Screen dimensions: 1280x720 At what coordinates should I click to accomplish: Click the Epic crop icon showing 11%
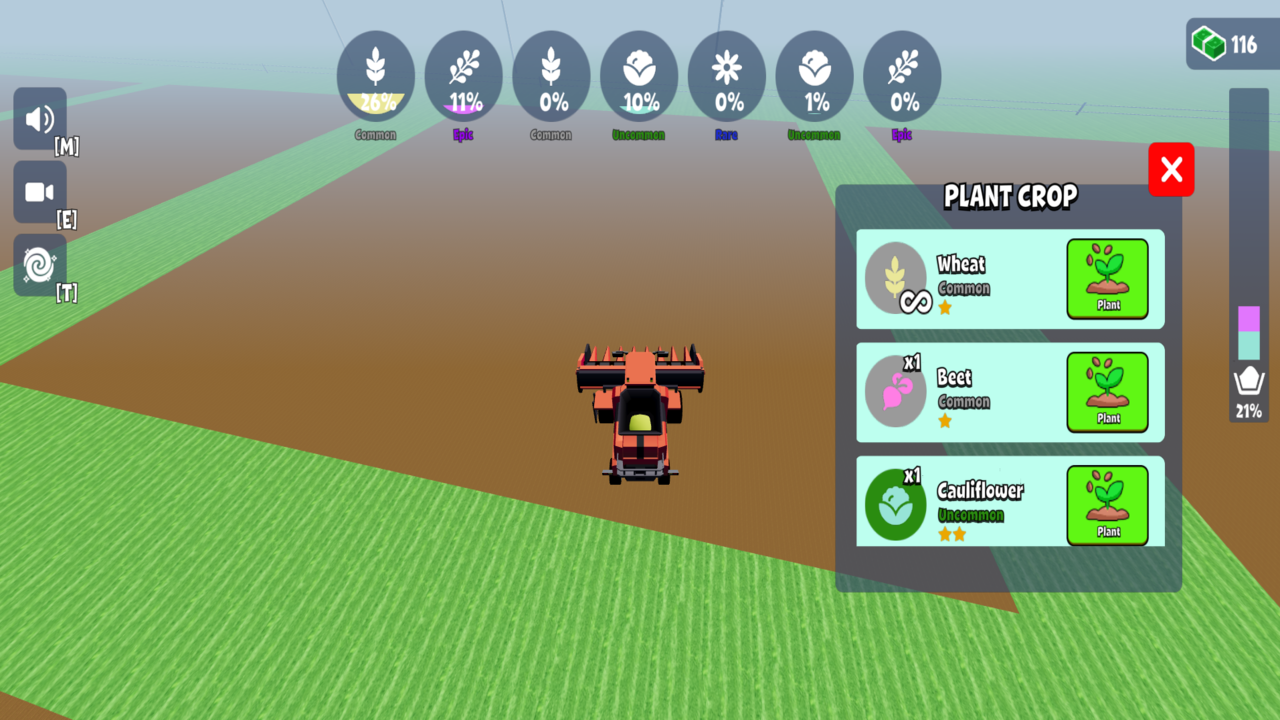click(x=463, y=75)
